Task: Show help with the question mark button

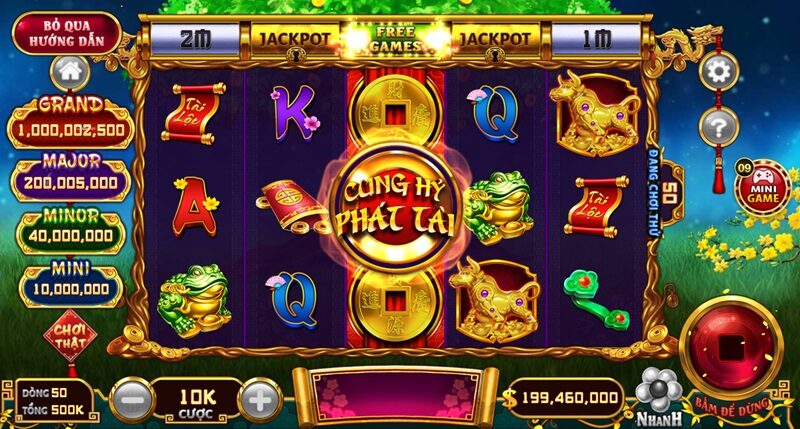Action: point(718,127)
